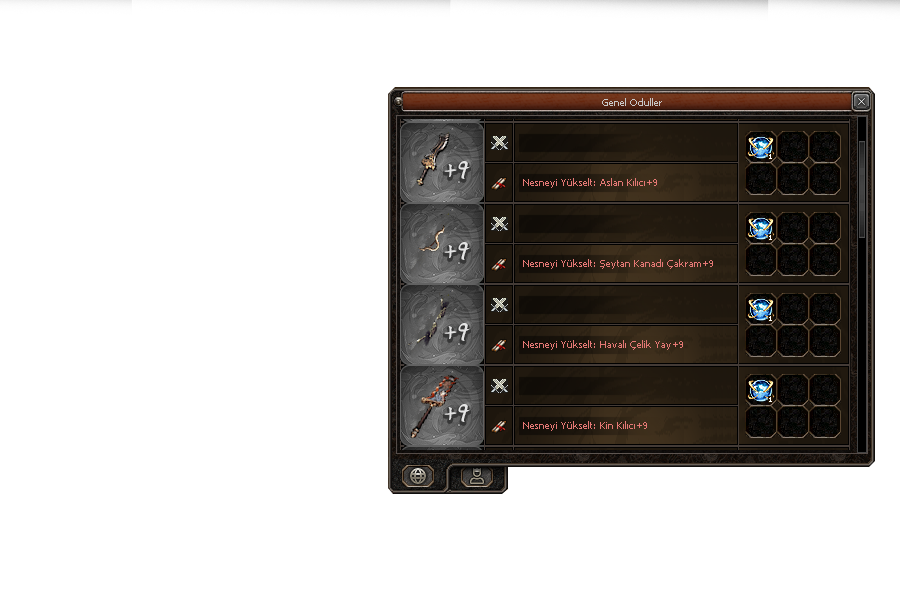Select the Aslan Kılıcı+9 weapon icon
This screenshot has height=614, width=900.
pos(441,162)
